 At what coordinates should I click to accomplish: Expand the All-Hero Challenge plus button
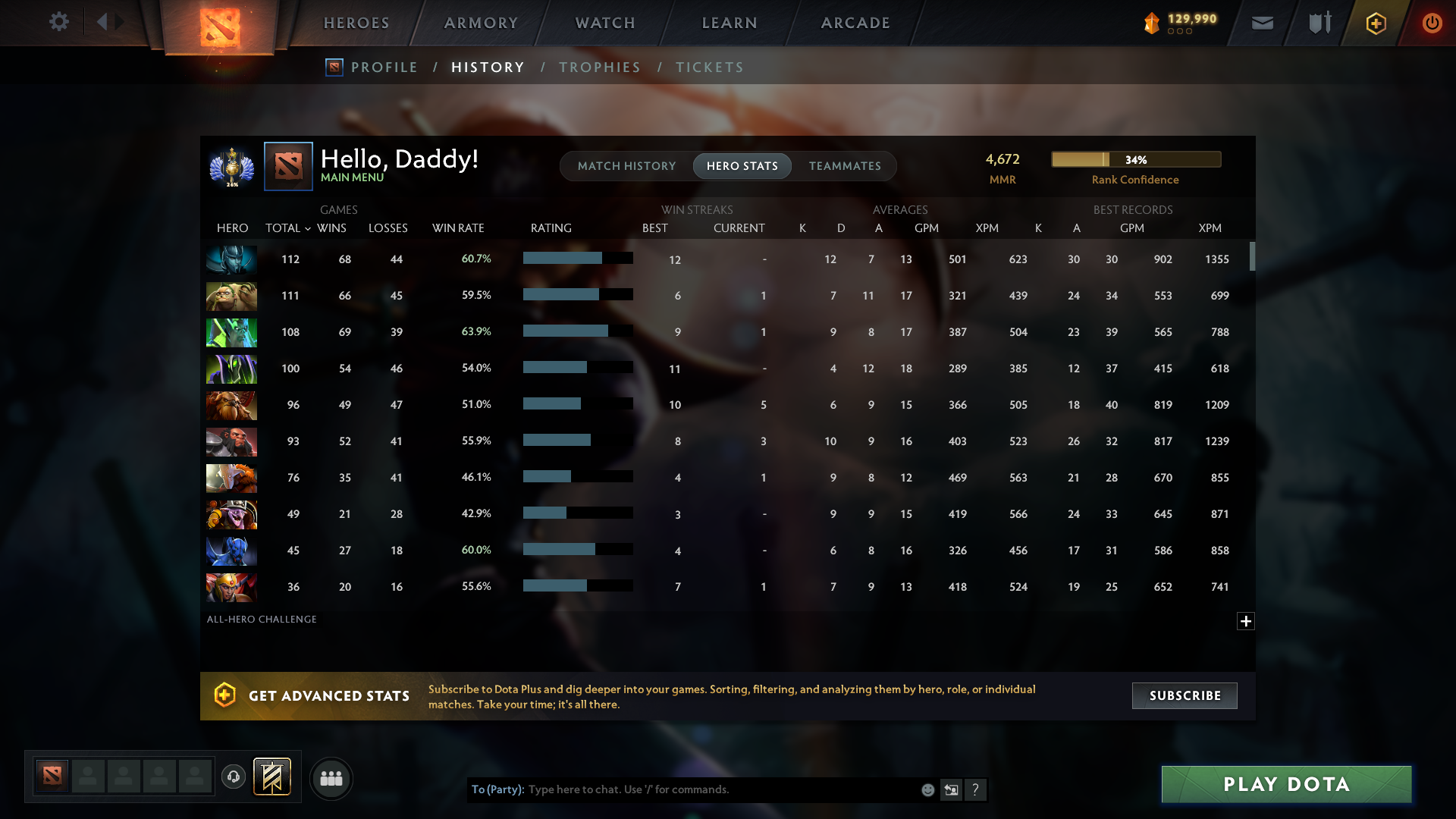coord(1245,621)
